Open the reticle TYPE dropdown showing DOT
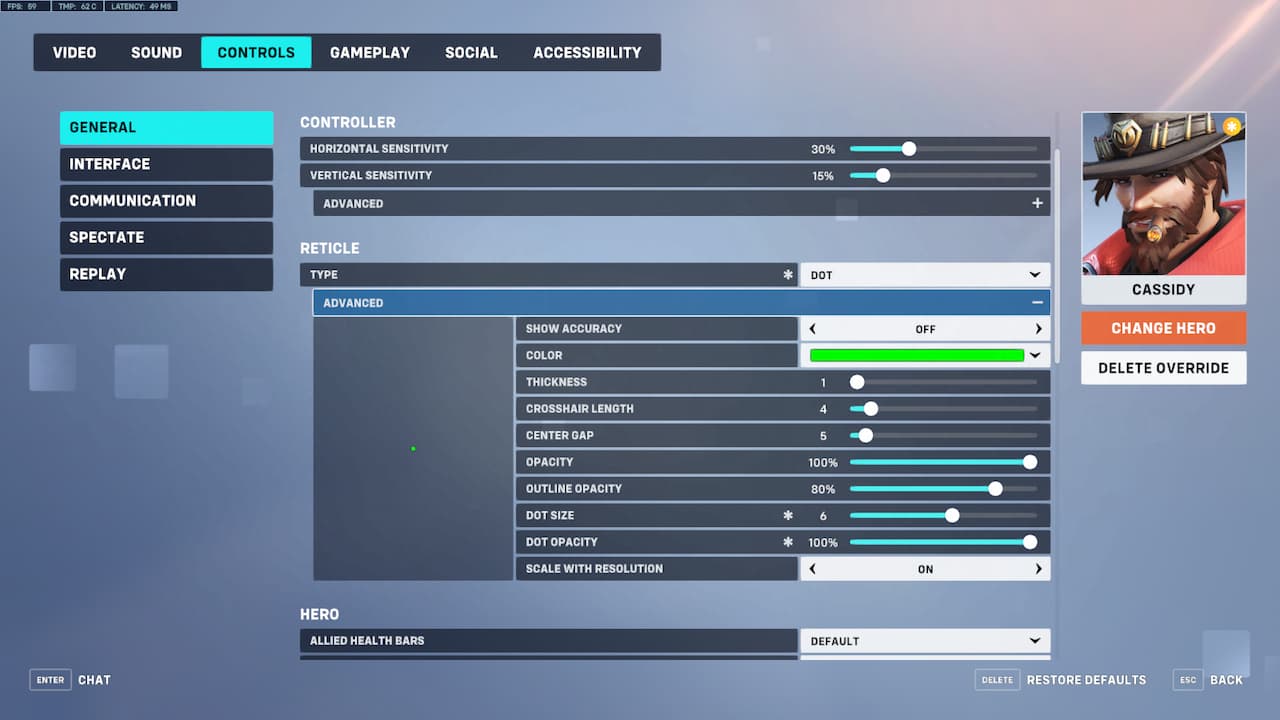Image resolution: width=1280 pixels, height=720 pixels. (924, 274)
